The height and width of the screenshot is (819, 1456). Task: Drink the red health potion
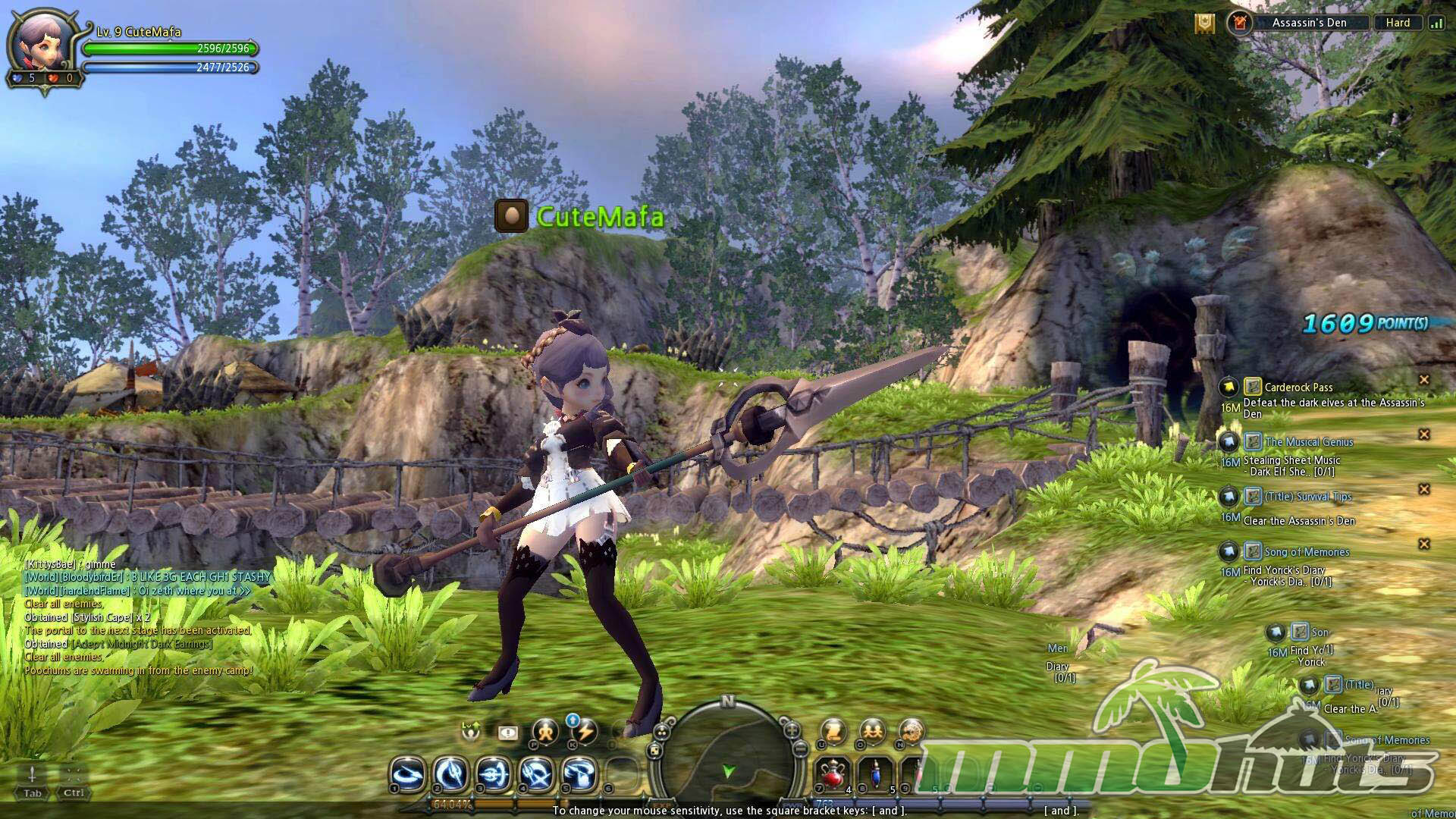(x=833, y=774)
